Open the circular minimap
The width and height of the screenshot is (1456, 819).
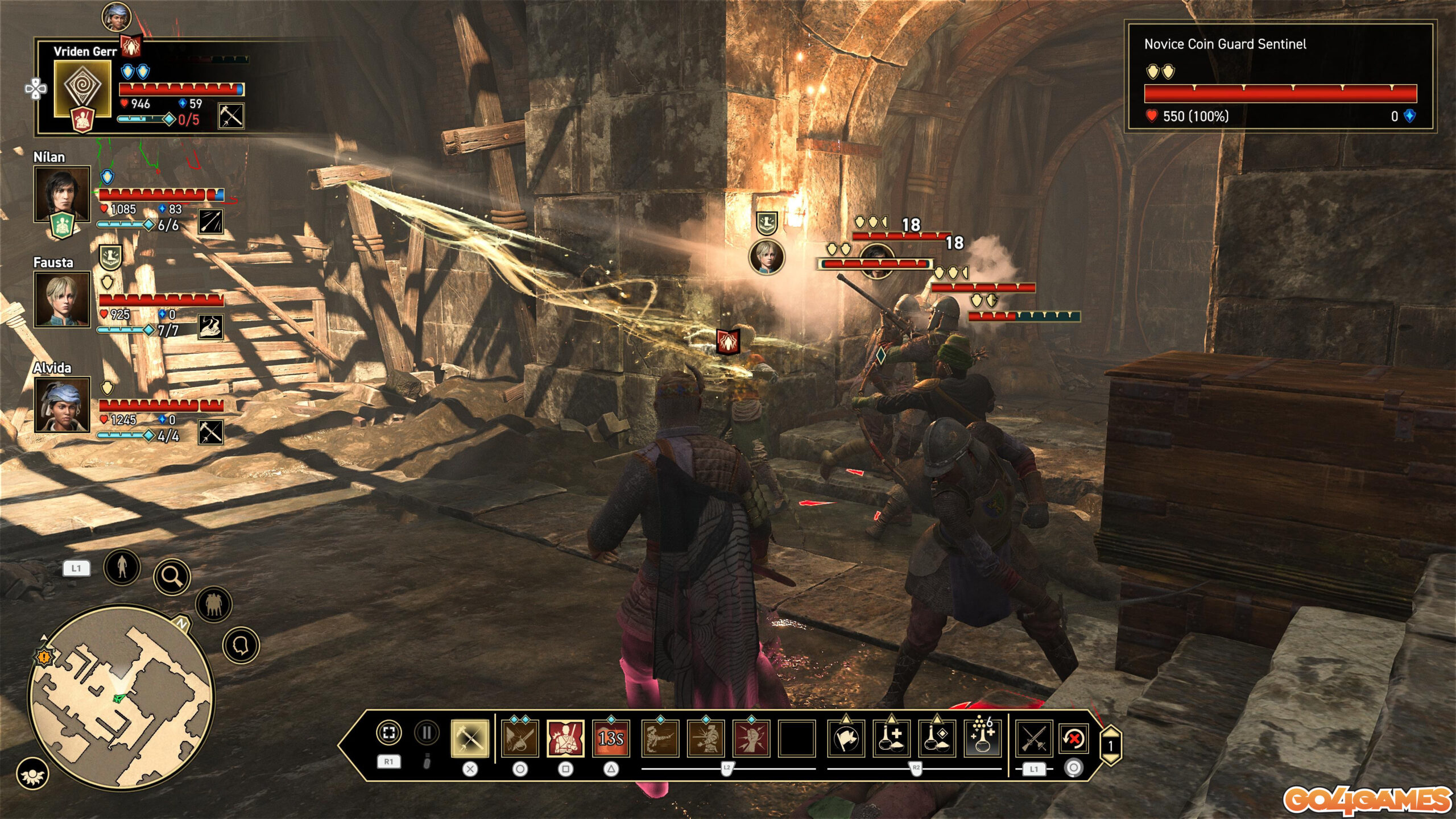click(x=121, y=697)
